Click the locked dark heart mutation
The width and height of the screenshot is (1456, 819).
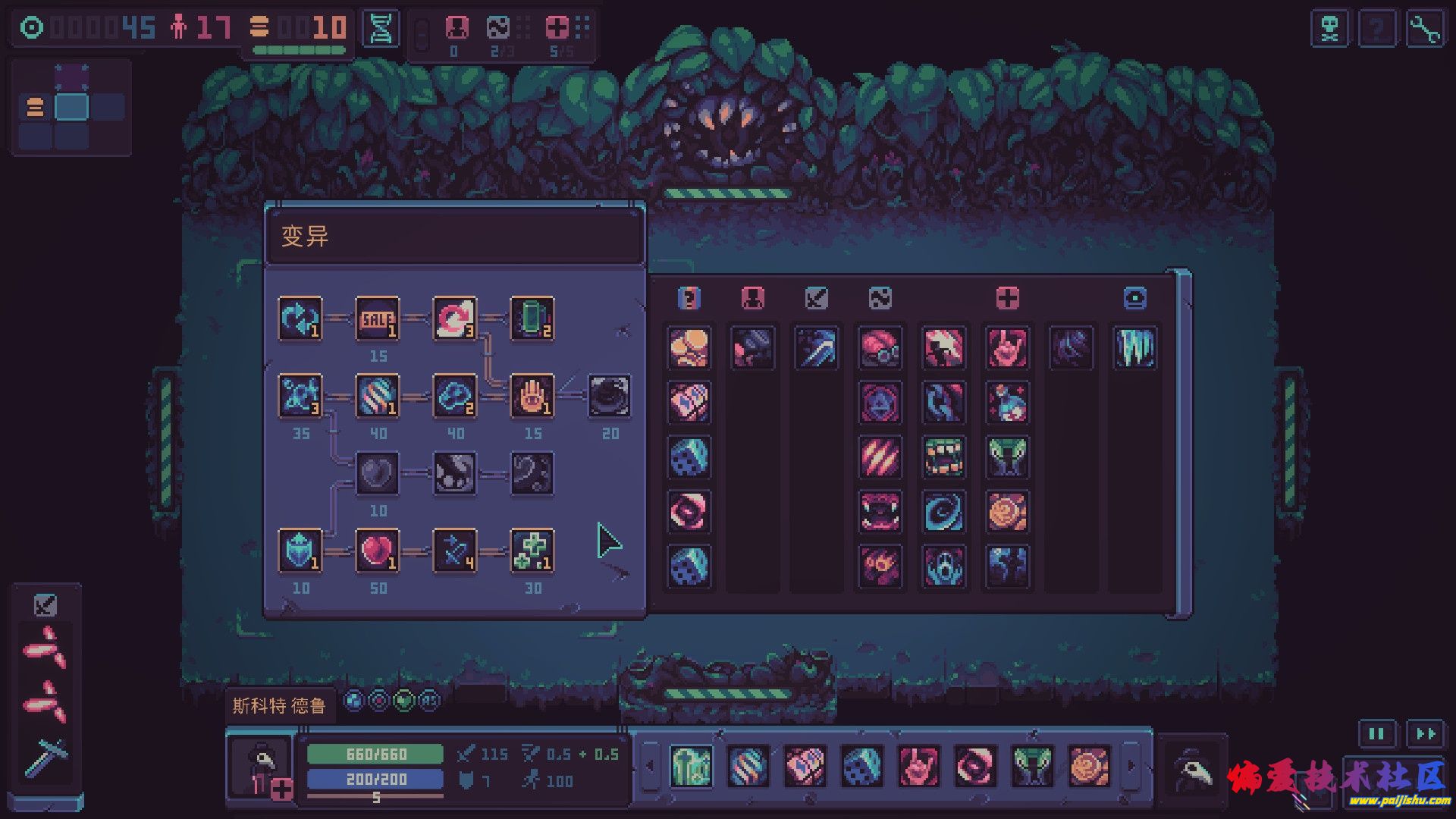coord(378,473)
